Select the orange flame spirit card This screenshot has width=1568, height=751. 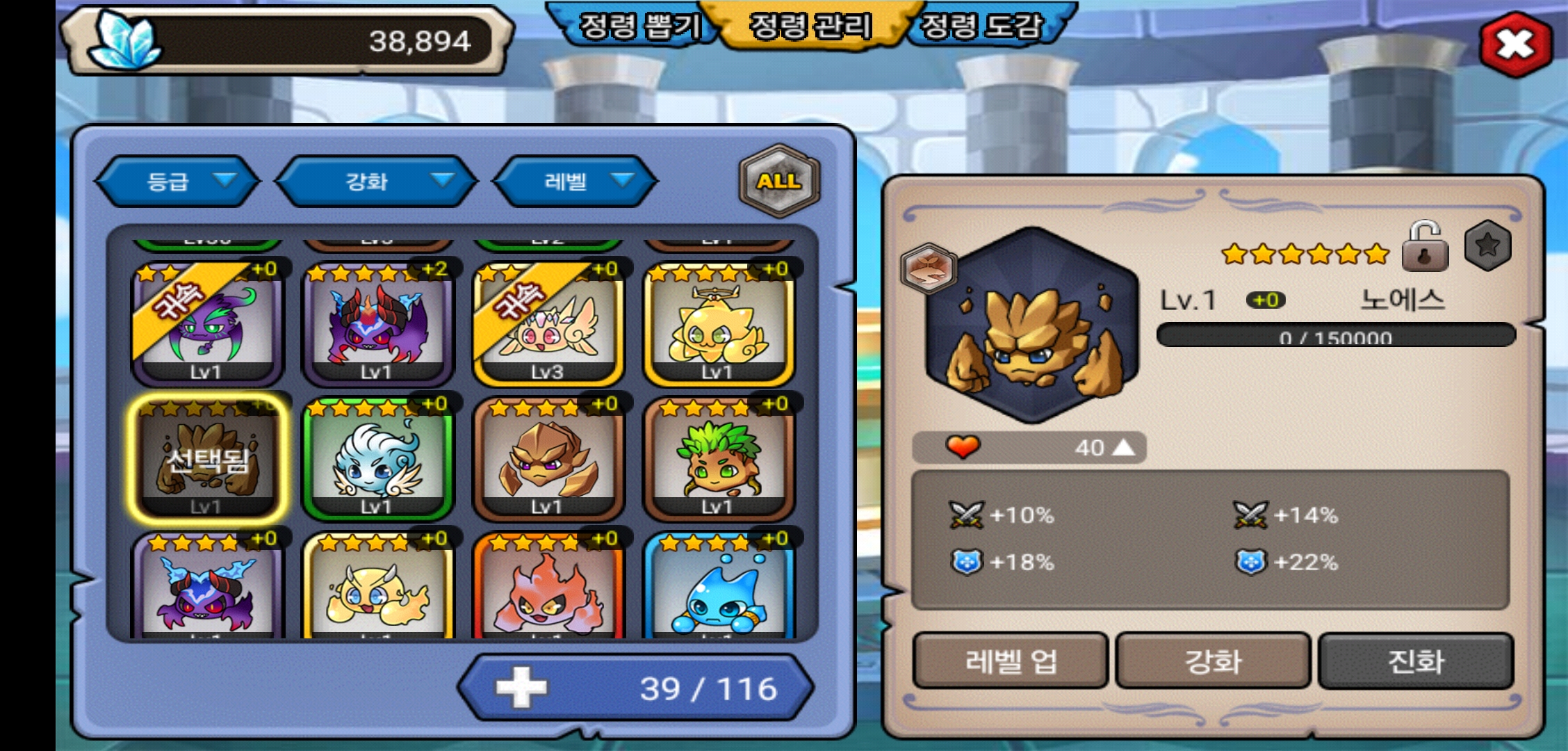[548, 590]
